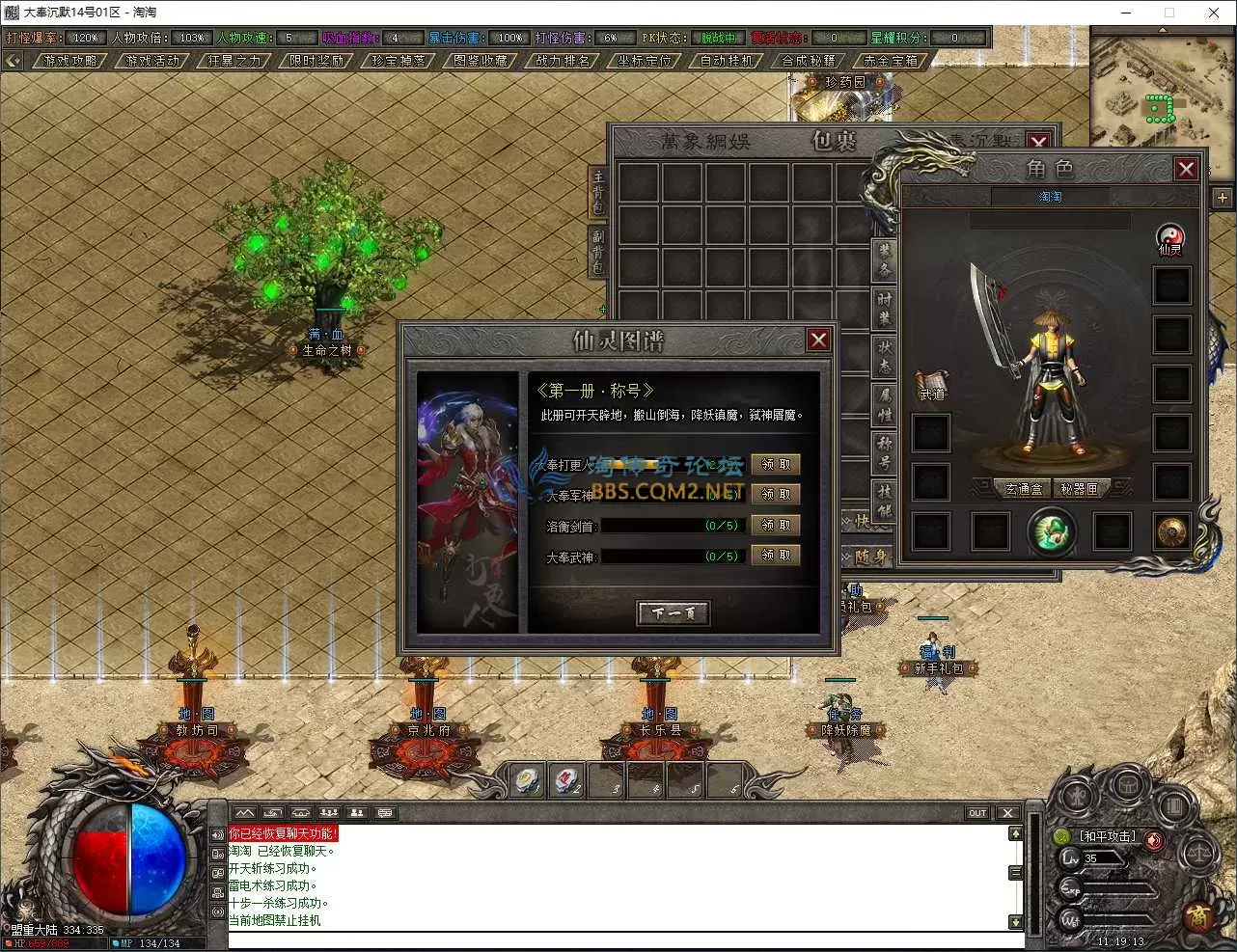
Task: Open the 赤金宝箱 treasure chest menu
Action: (890, 60)
